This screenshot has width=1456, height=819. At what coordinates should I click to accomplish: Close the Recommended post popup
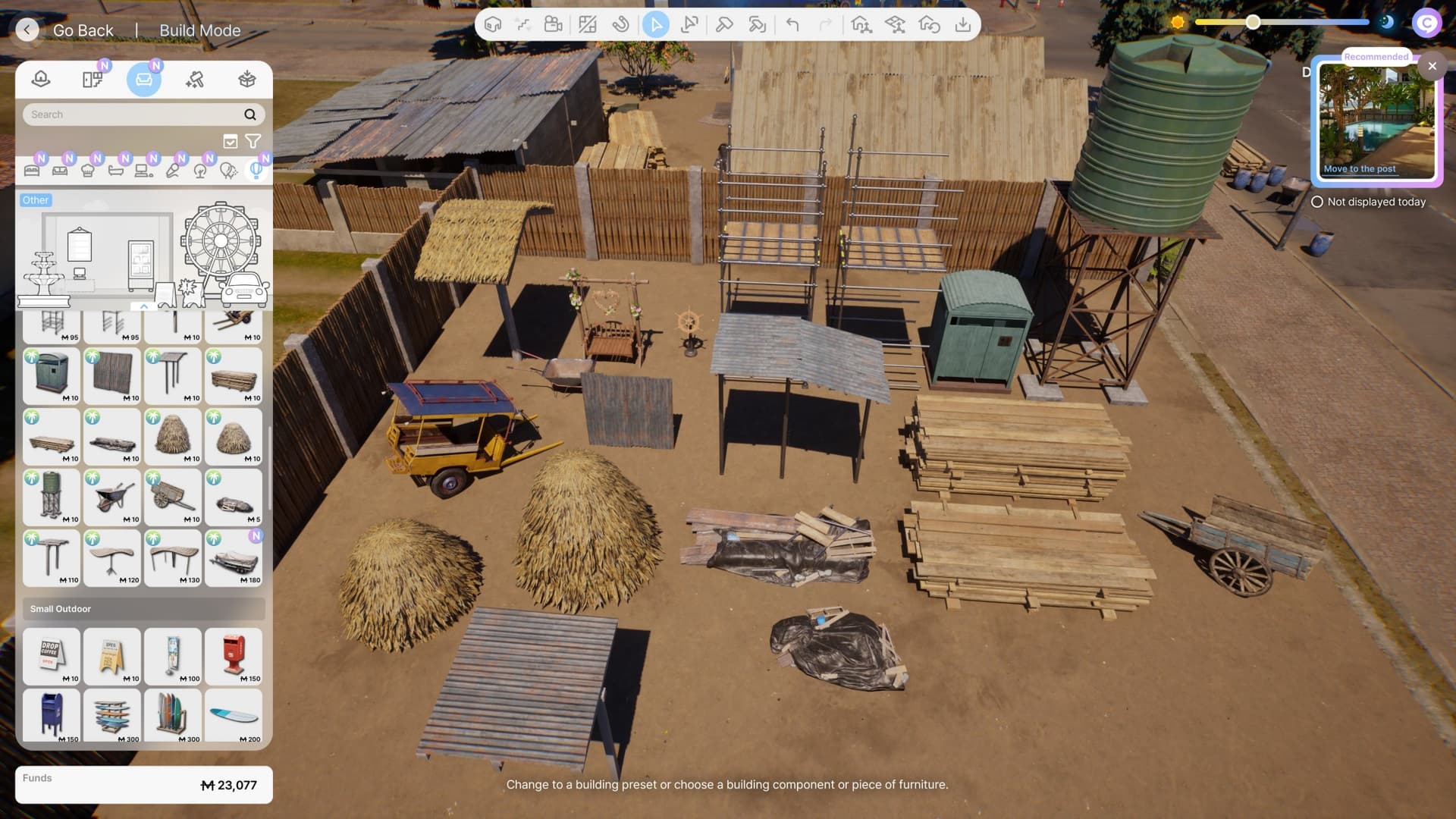[1432, 66]
